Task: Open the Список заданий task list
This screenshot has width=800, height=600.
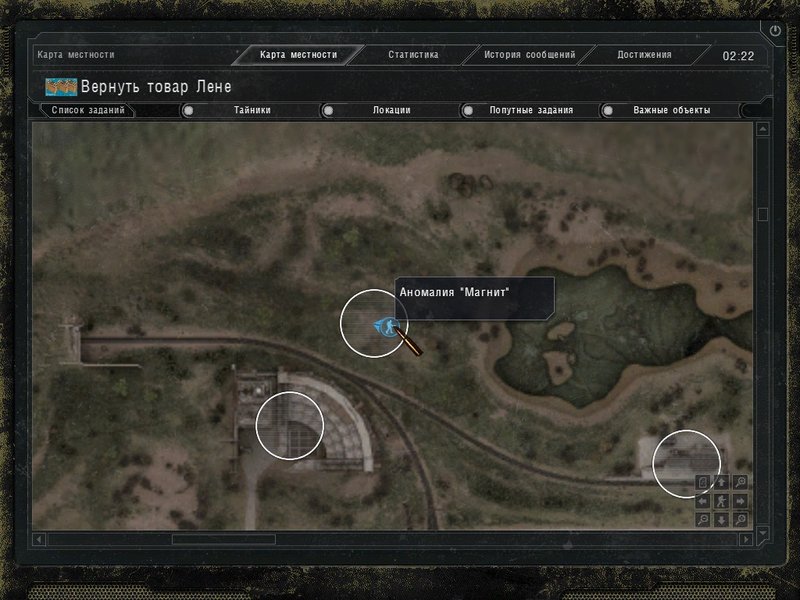Action: point(88,110)
